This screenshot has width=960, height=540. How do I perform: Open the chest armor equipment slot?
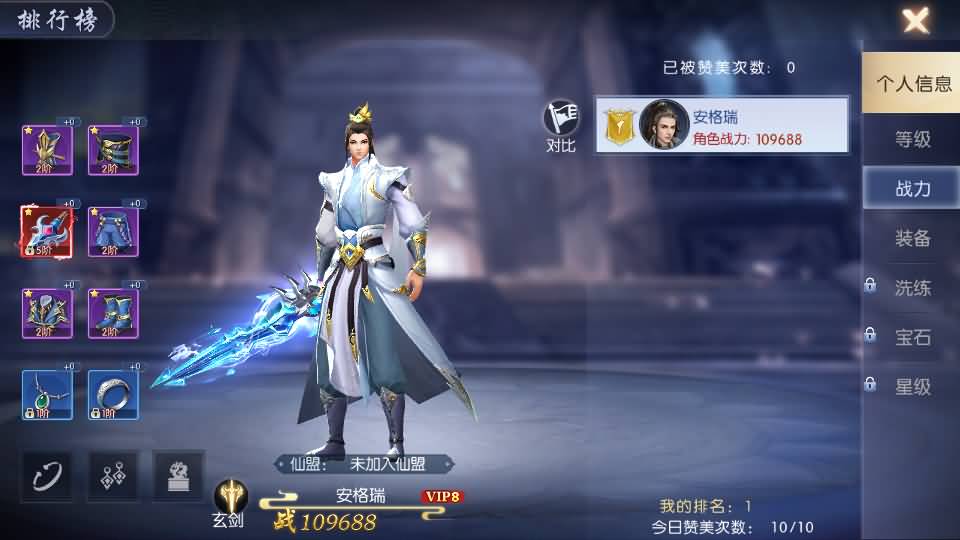pos(47,314)
